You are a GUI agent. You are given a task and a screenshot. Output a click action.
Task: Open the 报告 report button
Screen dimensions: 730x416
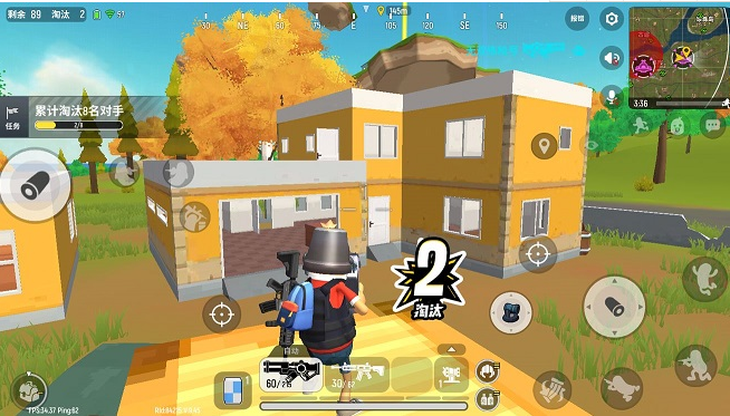point(577,18)
